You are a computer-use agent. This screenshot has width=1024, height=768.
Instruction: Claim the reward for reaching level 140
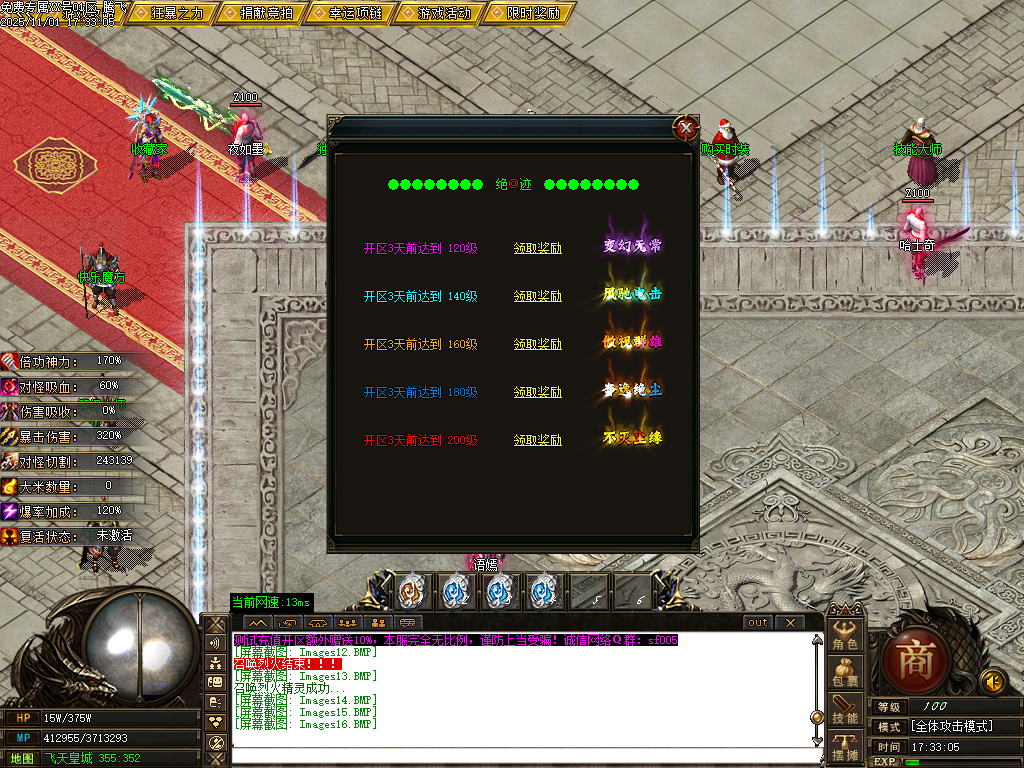tap(538, 296)
